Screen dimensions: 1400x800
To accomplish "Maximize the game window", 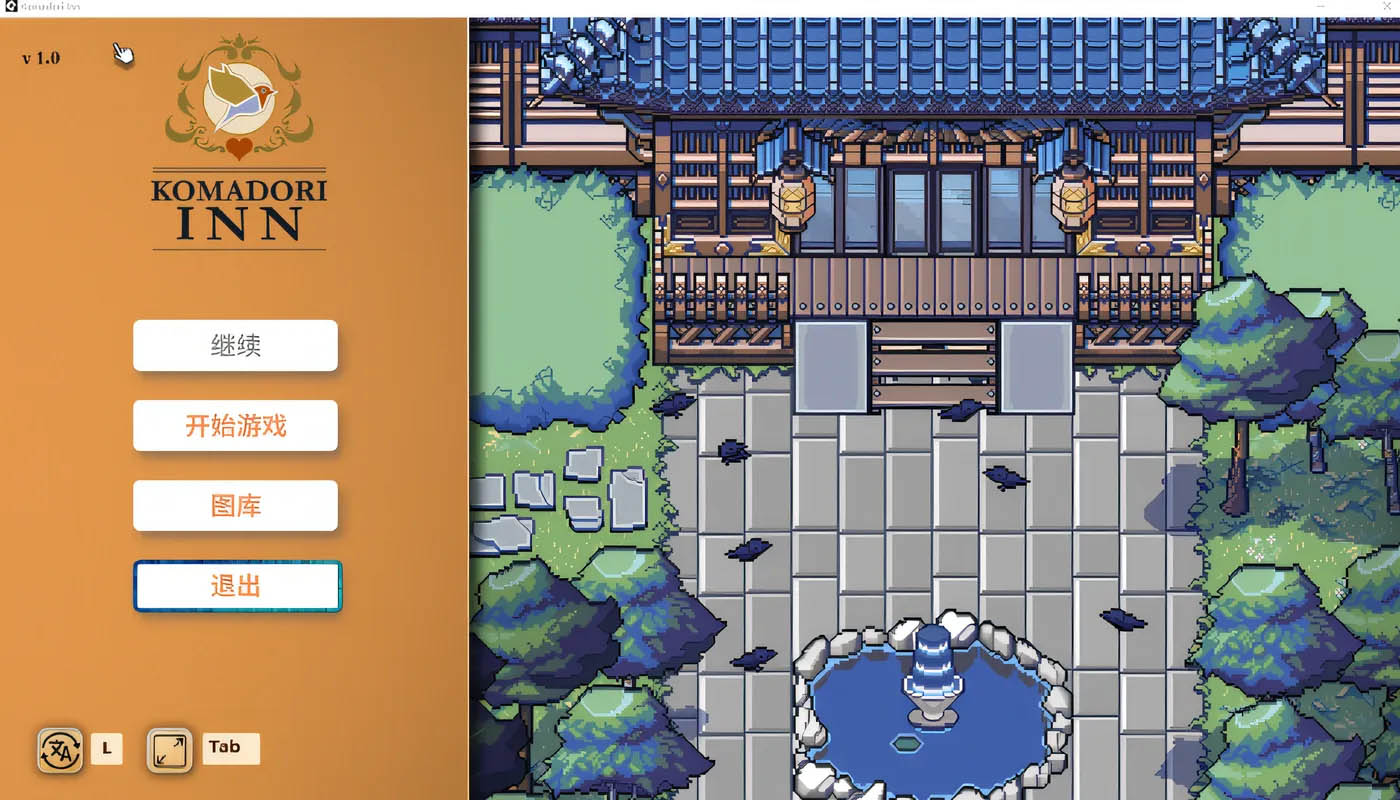I will pyautogui.click(x=1352, y=7).
